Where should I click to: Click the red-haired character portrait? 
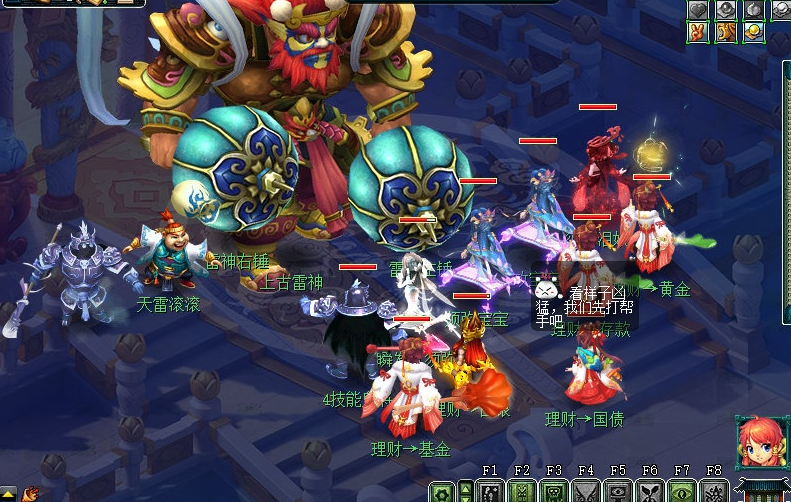point(758,441)
